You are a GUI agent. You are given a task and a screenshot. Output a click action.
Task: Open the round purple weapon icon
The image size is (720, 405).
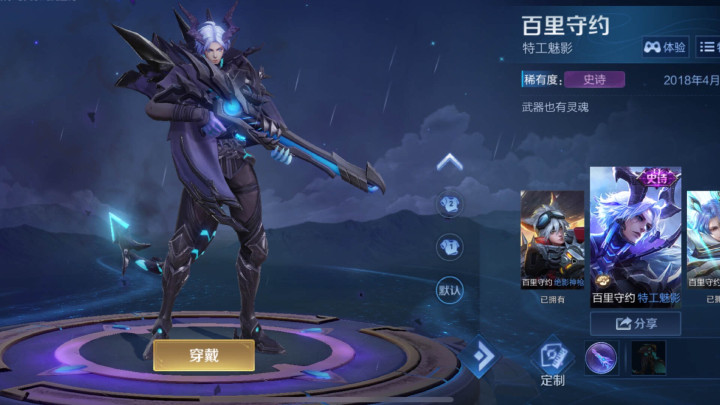[x=602, y=357]
